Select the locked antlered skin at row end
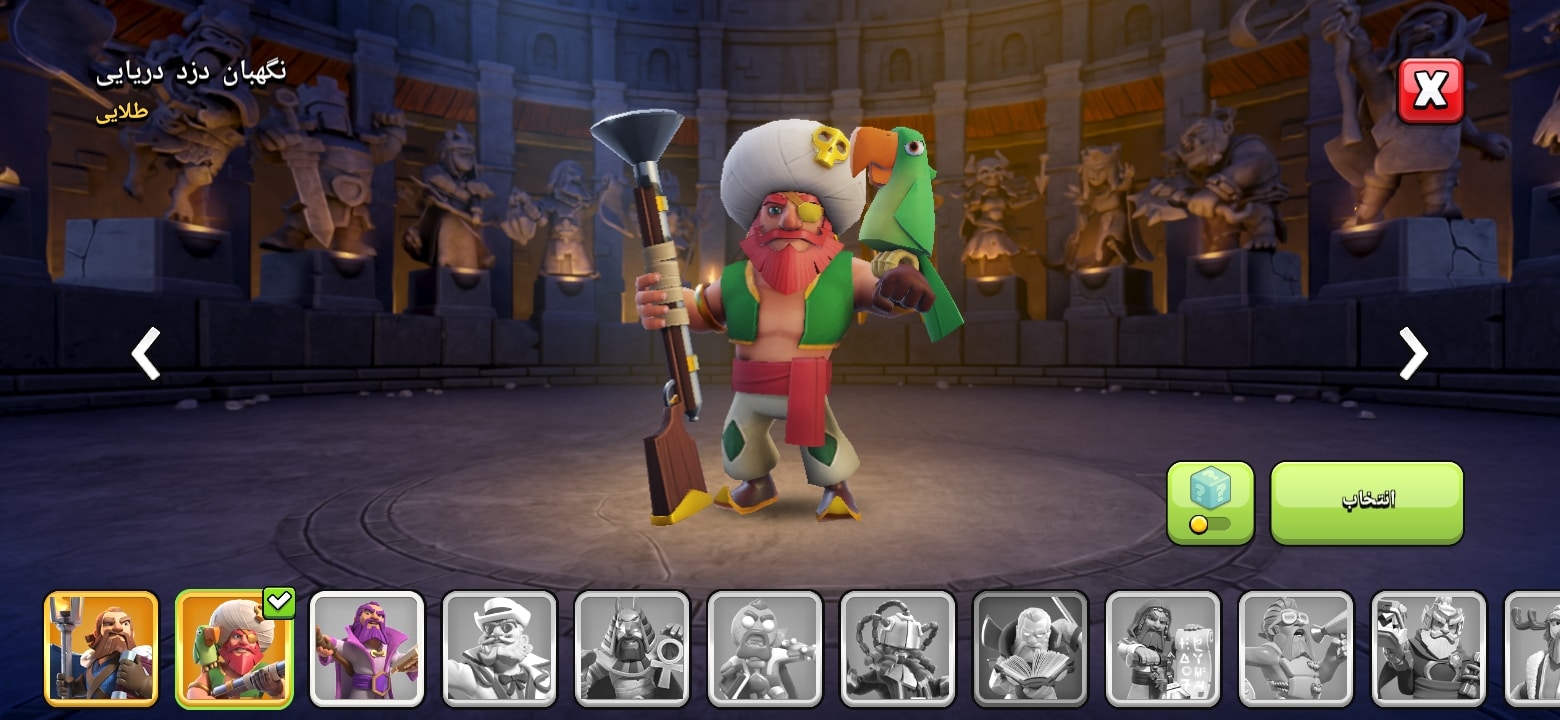 1535,648
